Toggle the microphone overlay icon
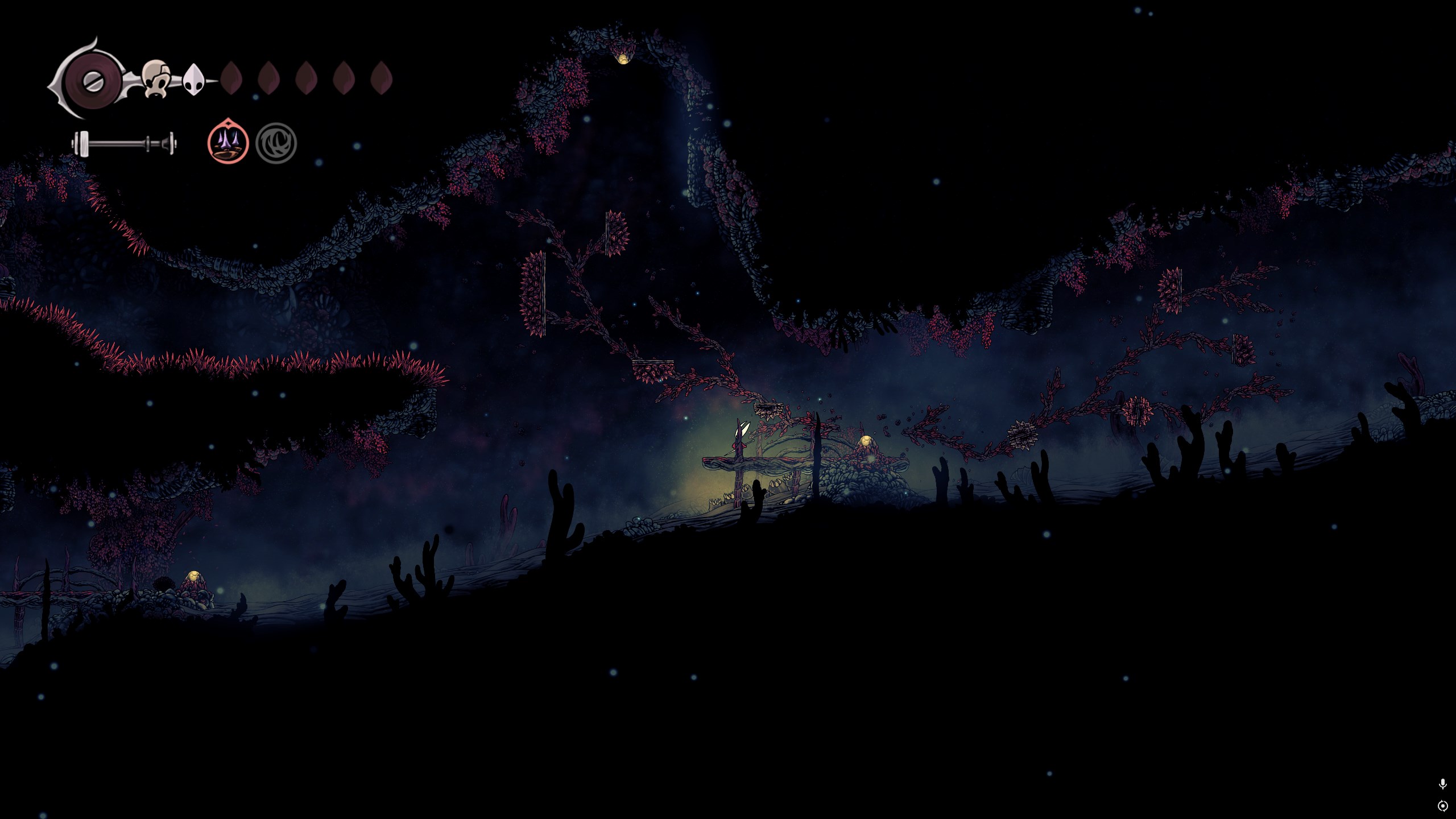 (1442, 784)
